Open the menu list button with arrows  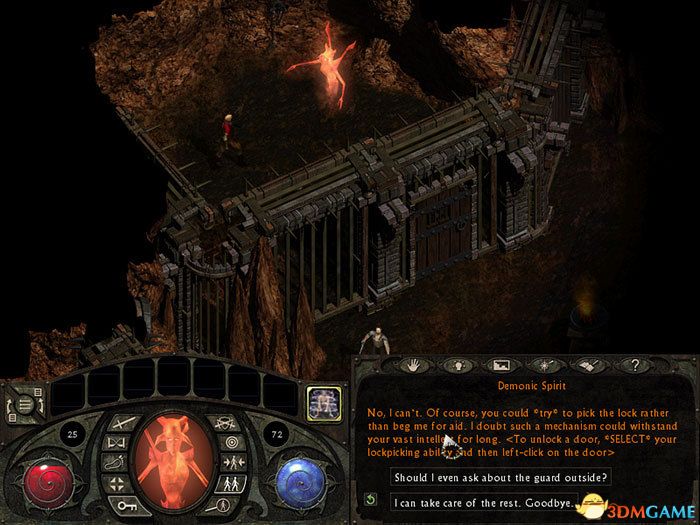point(26,403)
